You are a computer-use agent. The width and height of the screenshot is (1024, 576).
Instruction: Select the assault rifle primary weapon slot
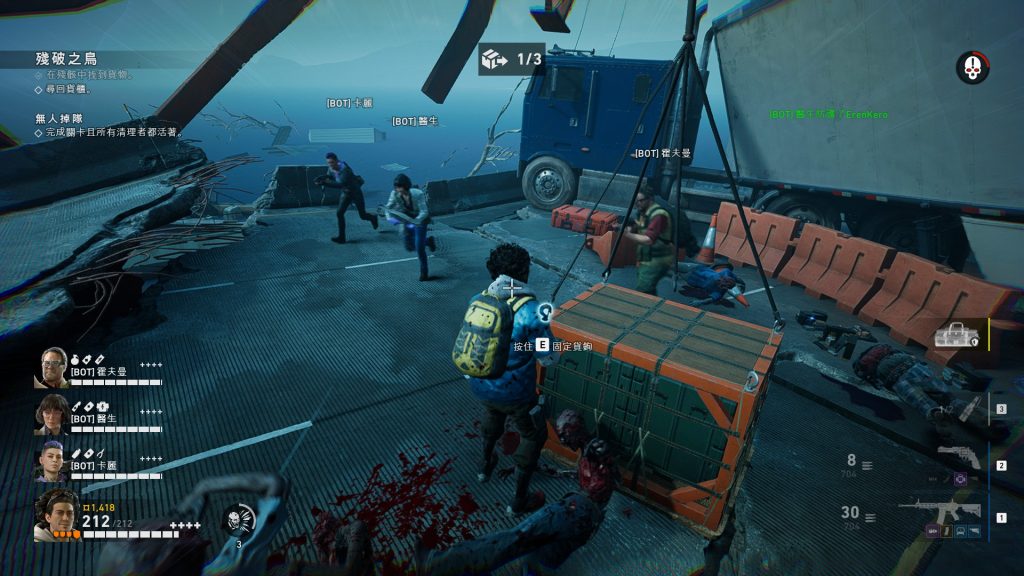(939, 508)
